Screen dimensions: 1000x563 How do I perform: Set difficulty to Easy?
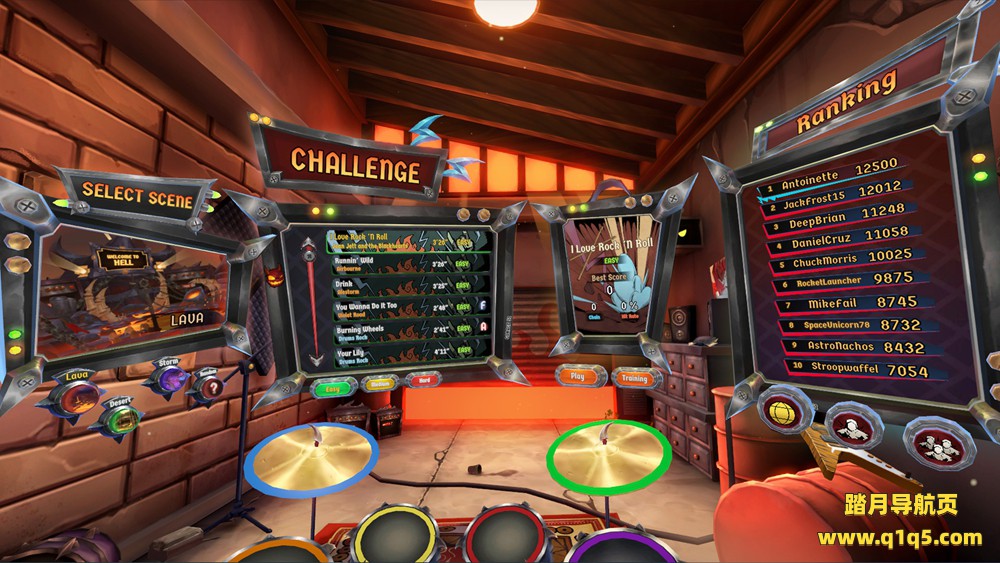pos(331,387)
